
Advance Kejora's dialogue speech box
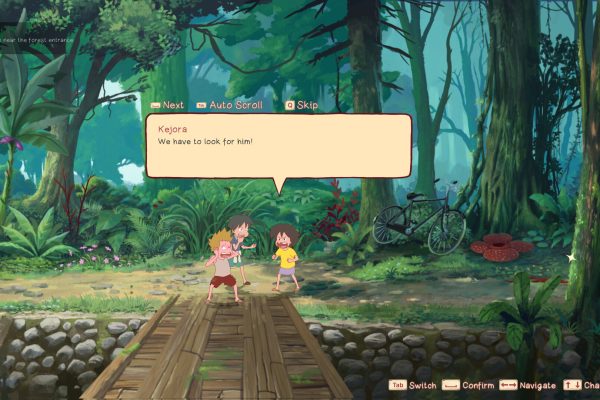click(x=278, y=146)
